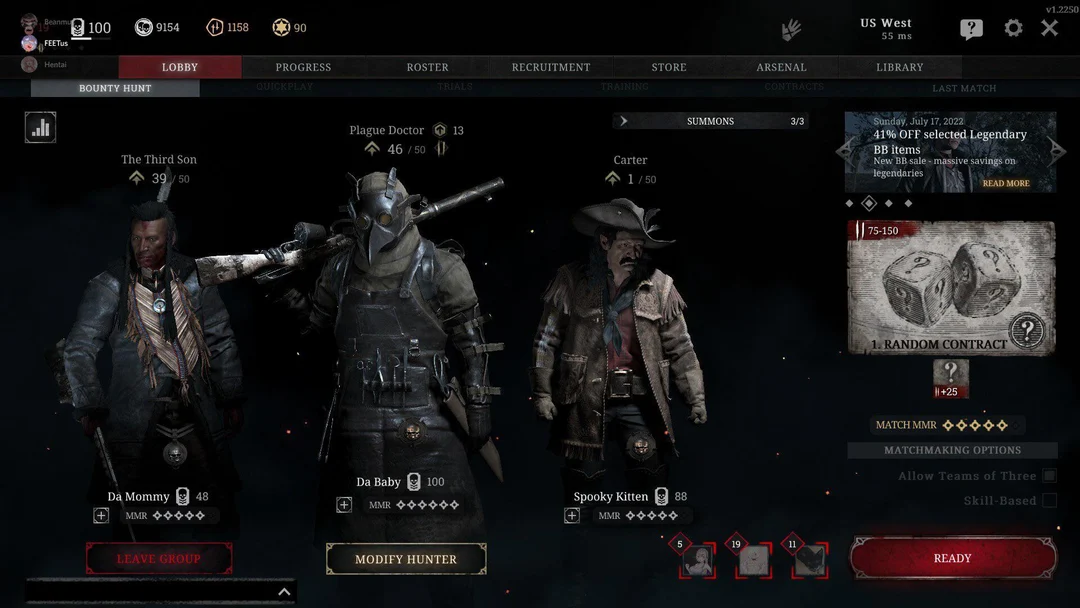1080x608 pixels.
Task: Leave the current group
Action: pyautogui.click(x=159, y=558)
